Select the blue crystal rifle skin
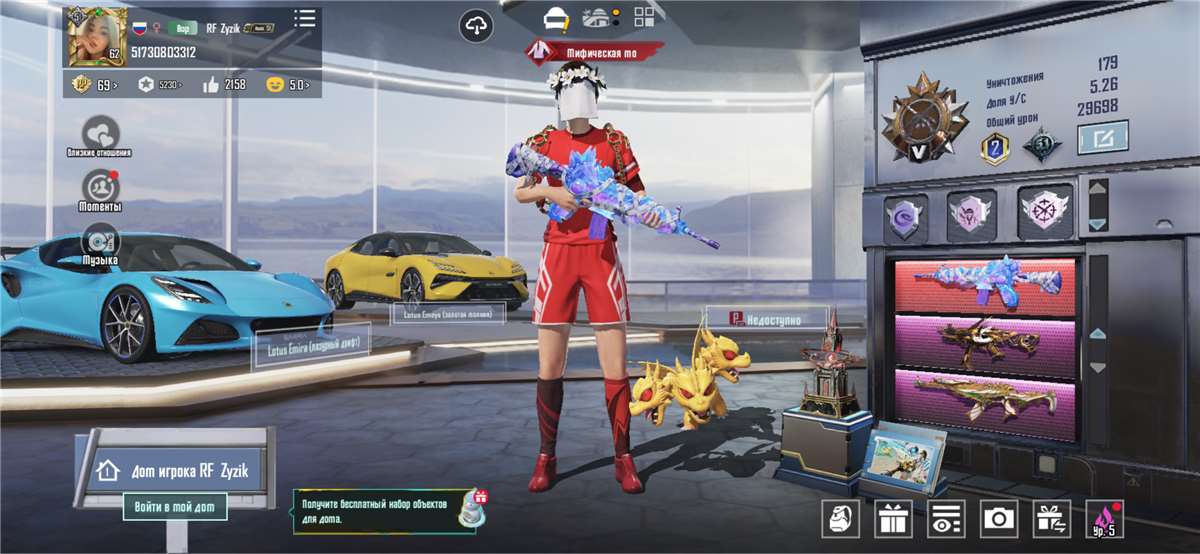Screen dimensions: 1200x554 coord(984,284)
